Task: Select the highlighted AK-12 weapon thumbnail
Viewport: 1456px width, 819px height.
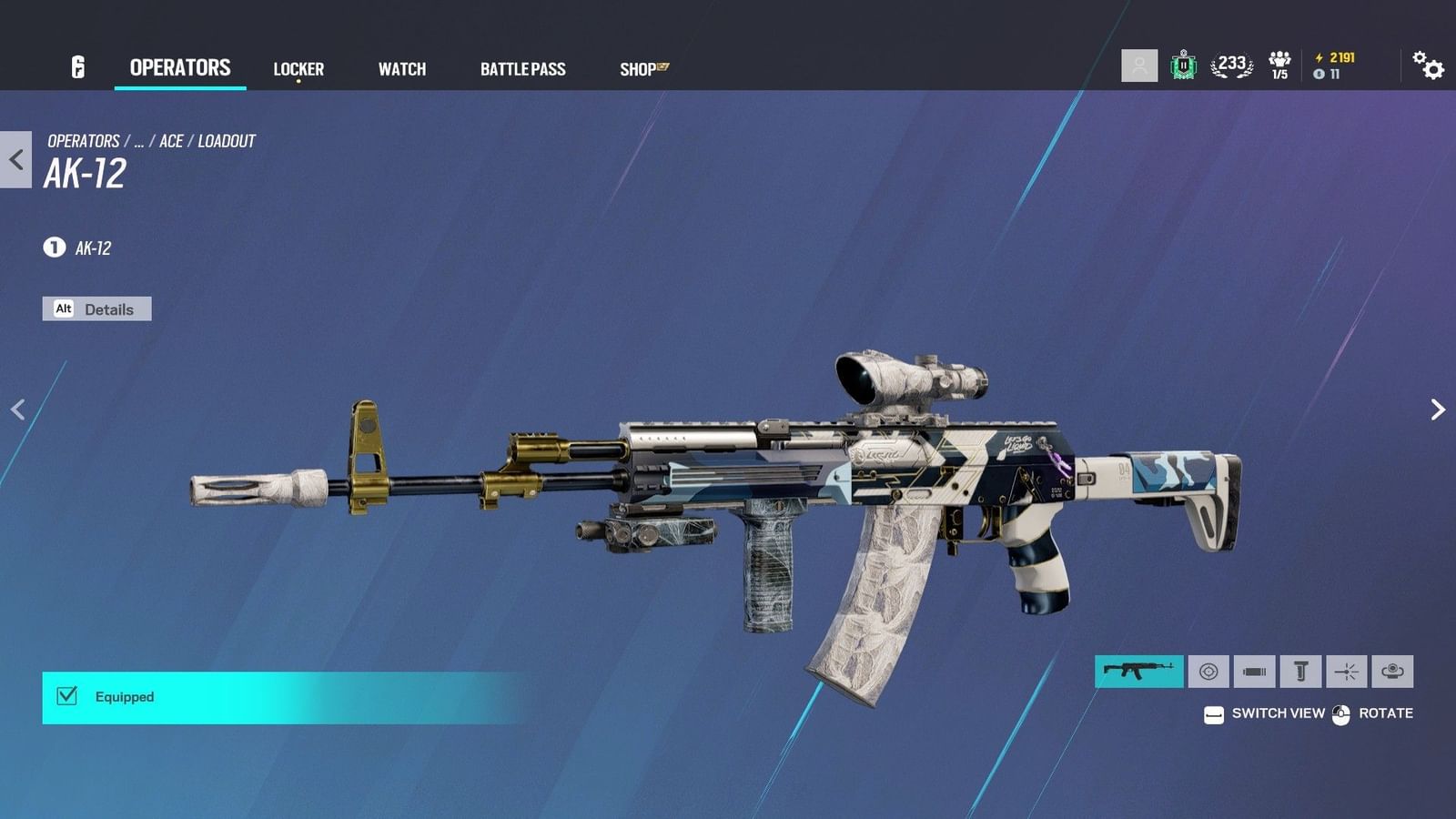Action: click(x=1138, y=672)
